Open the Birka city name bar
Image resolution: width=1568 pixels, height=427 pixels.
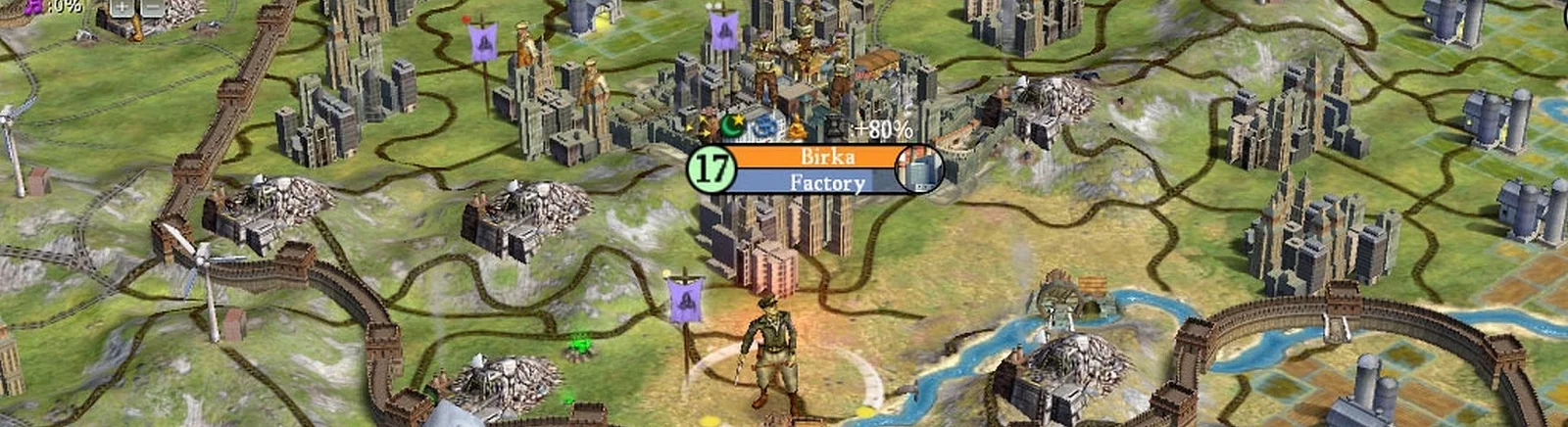pos(826,157)
